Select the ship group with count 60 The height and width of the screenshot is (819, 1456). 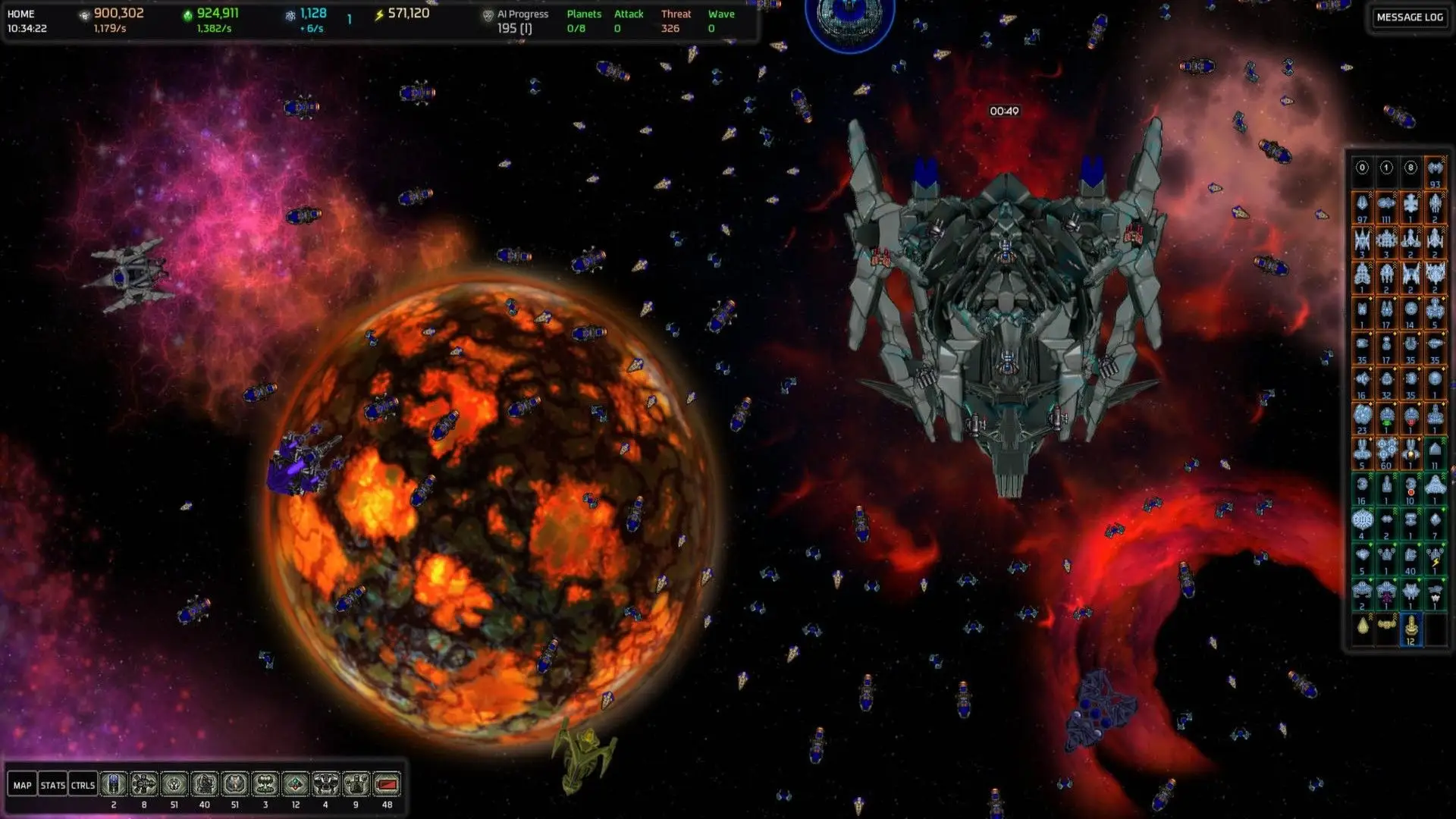[x=1386, y=452]
